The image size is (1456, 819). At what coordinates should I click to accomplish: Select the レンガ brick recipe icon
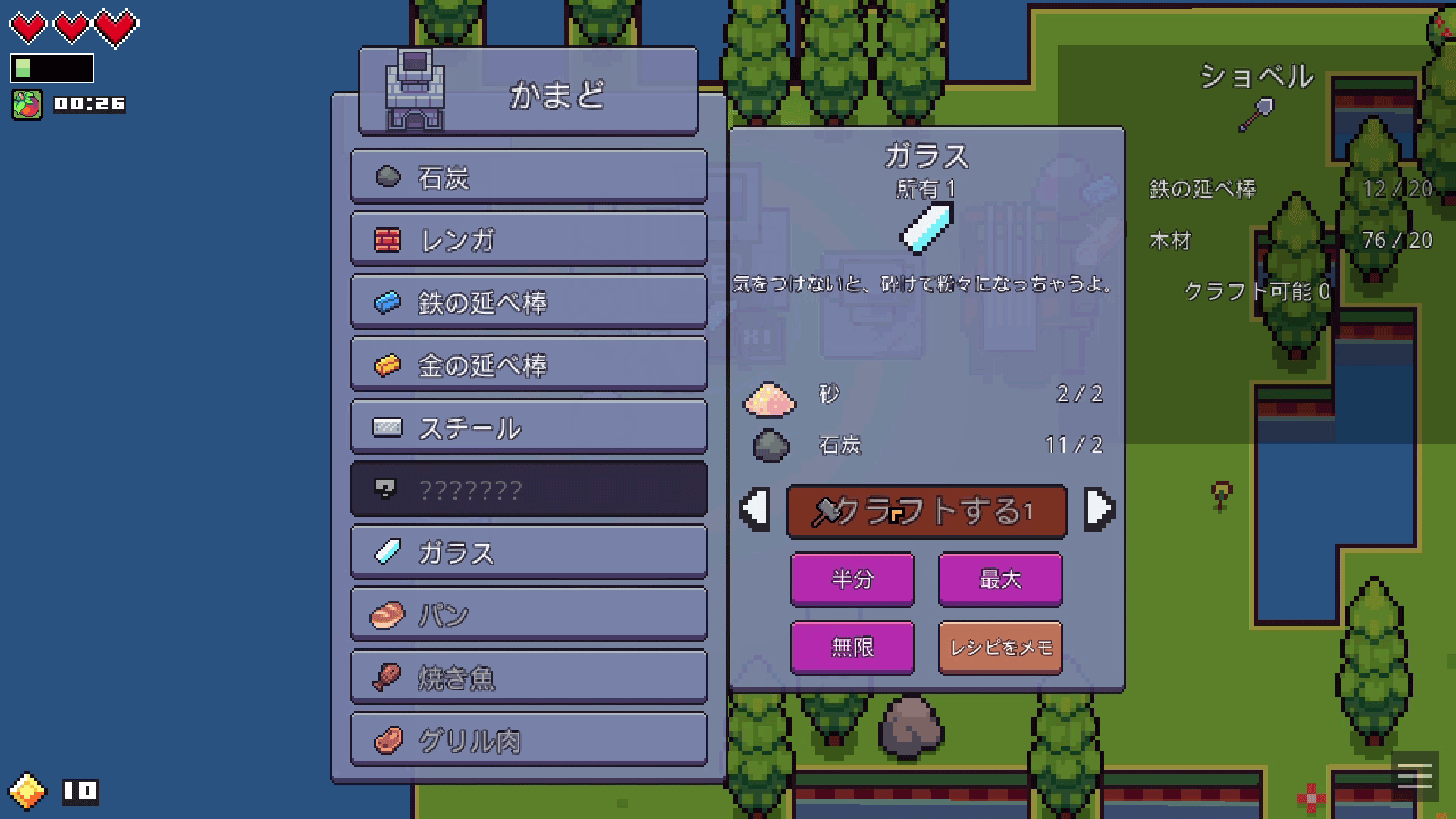click(389, 239)
